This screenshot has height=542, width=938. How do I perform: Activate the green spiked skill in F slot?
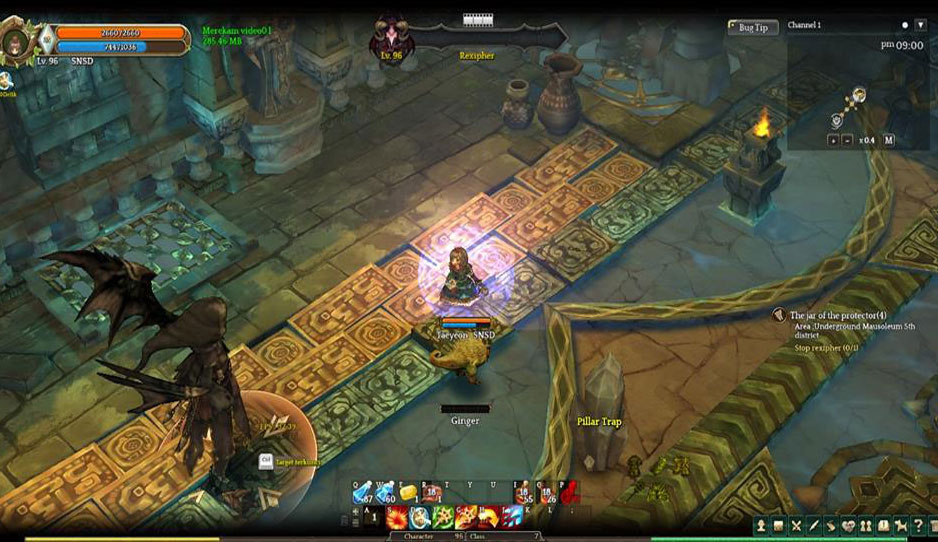[442, 517]
